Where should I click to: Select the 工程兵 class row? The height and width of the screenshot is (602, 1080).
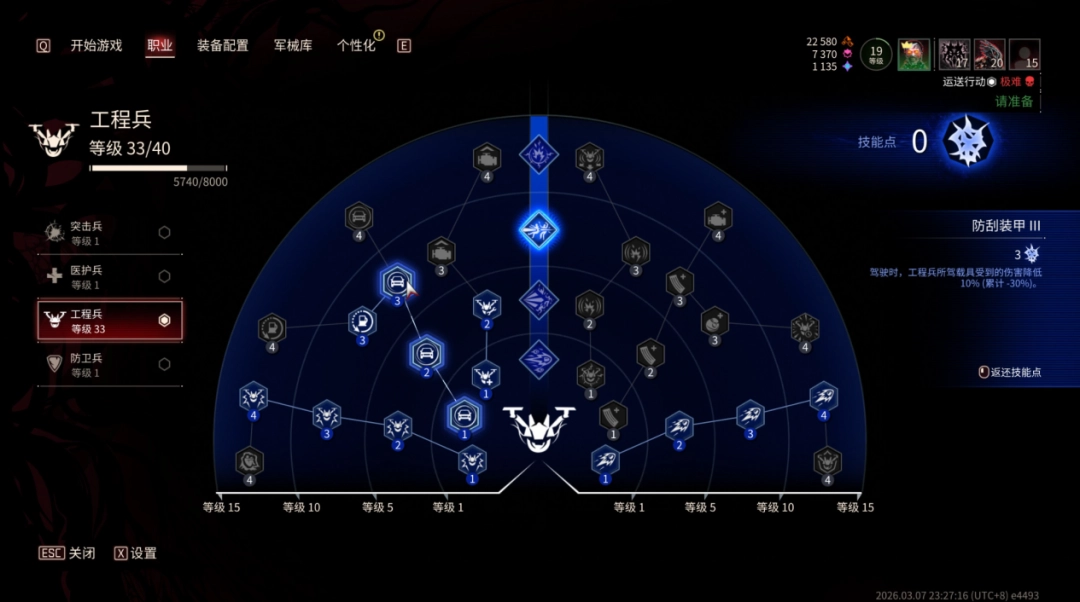110,320
